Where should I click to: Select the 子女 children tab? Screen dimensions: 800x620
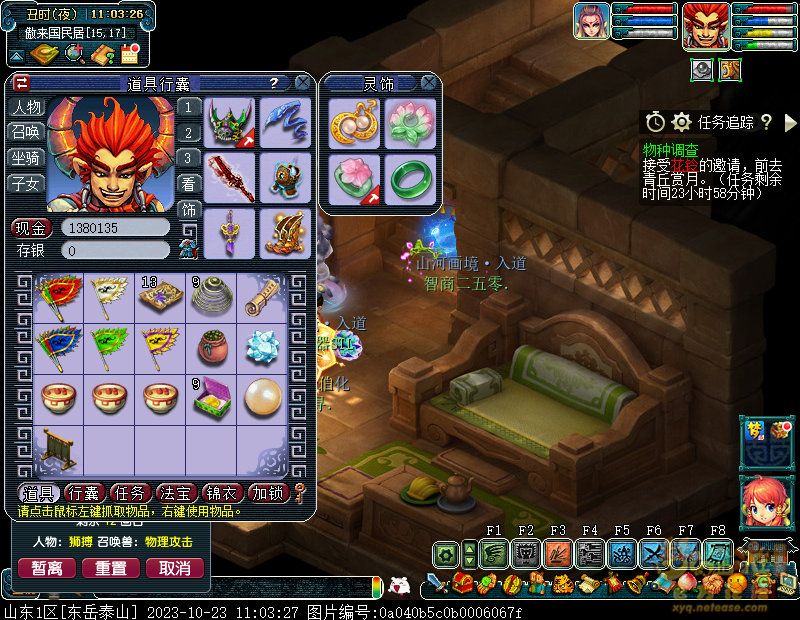[x=26, y=183]
